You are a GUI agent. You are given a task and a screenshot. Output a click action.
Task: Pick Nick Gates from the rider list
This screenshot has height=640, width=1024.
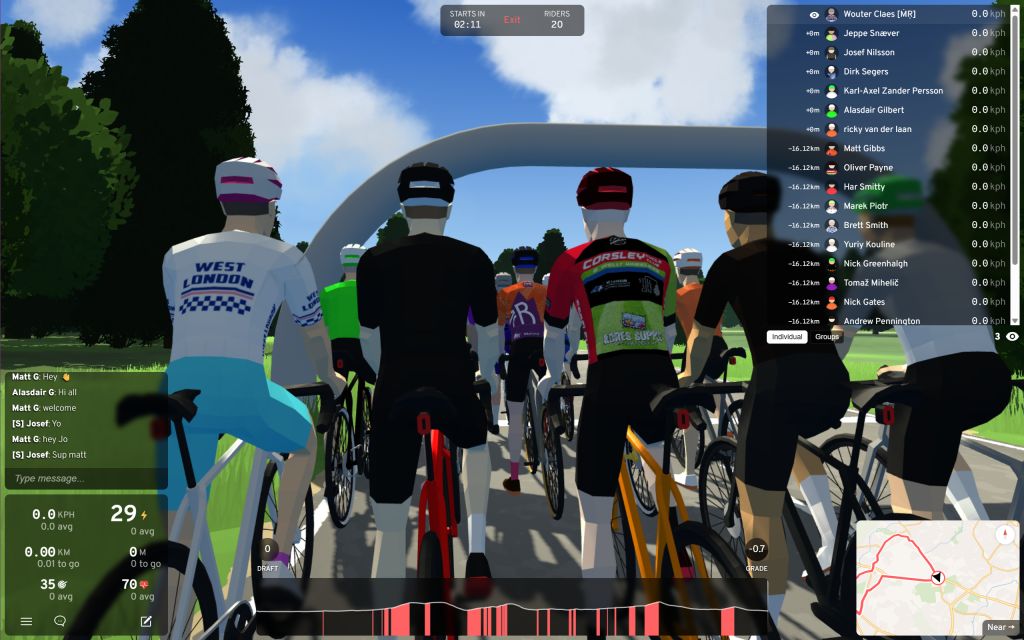[864, 302]
